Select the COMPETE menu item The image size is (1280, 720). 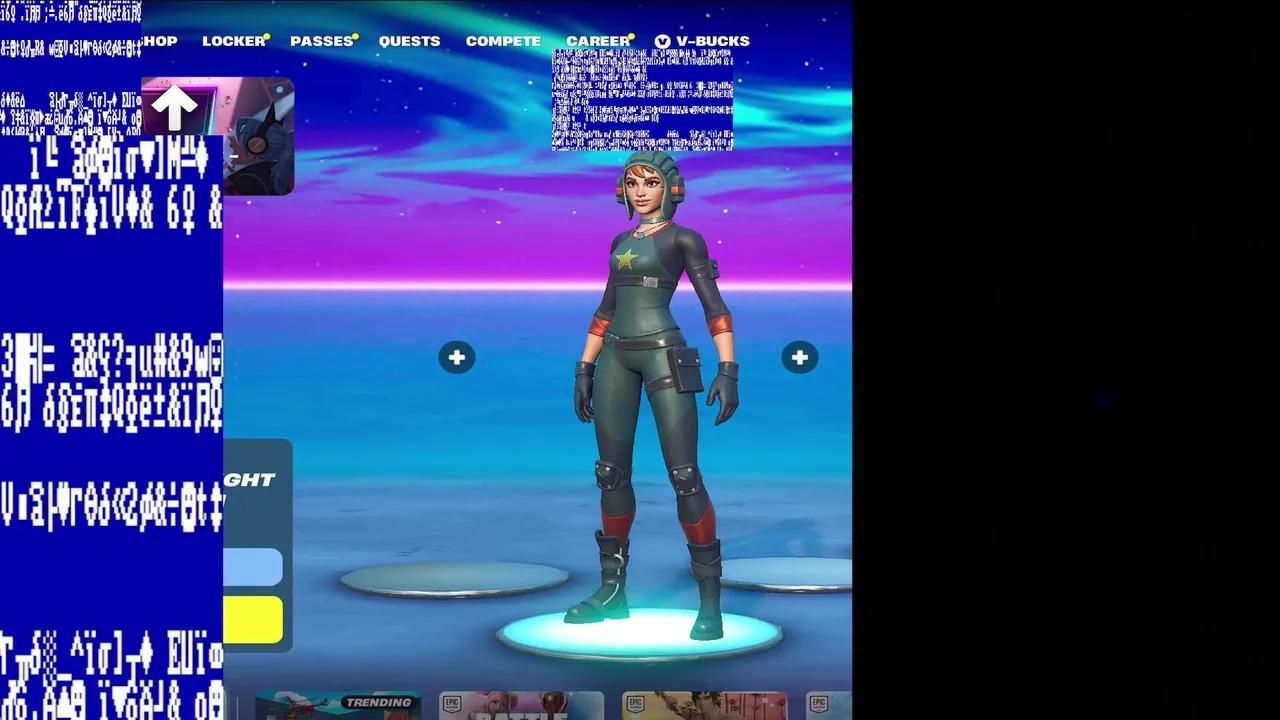(x=503, y=41)
